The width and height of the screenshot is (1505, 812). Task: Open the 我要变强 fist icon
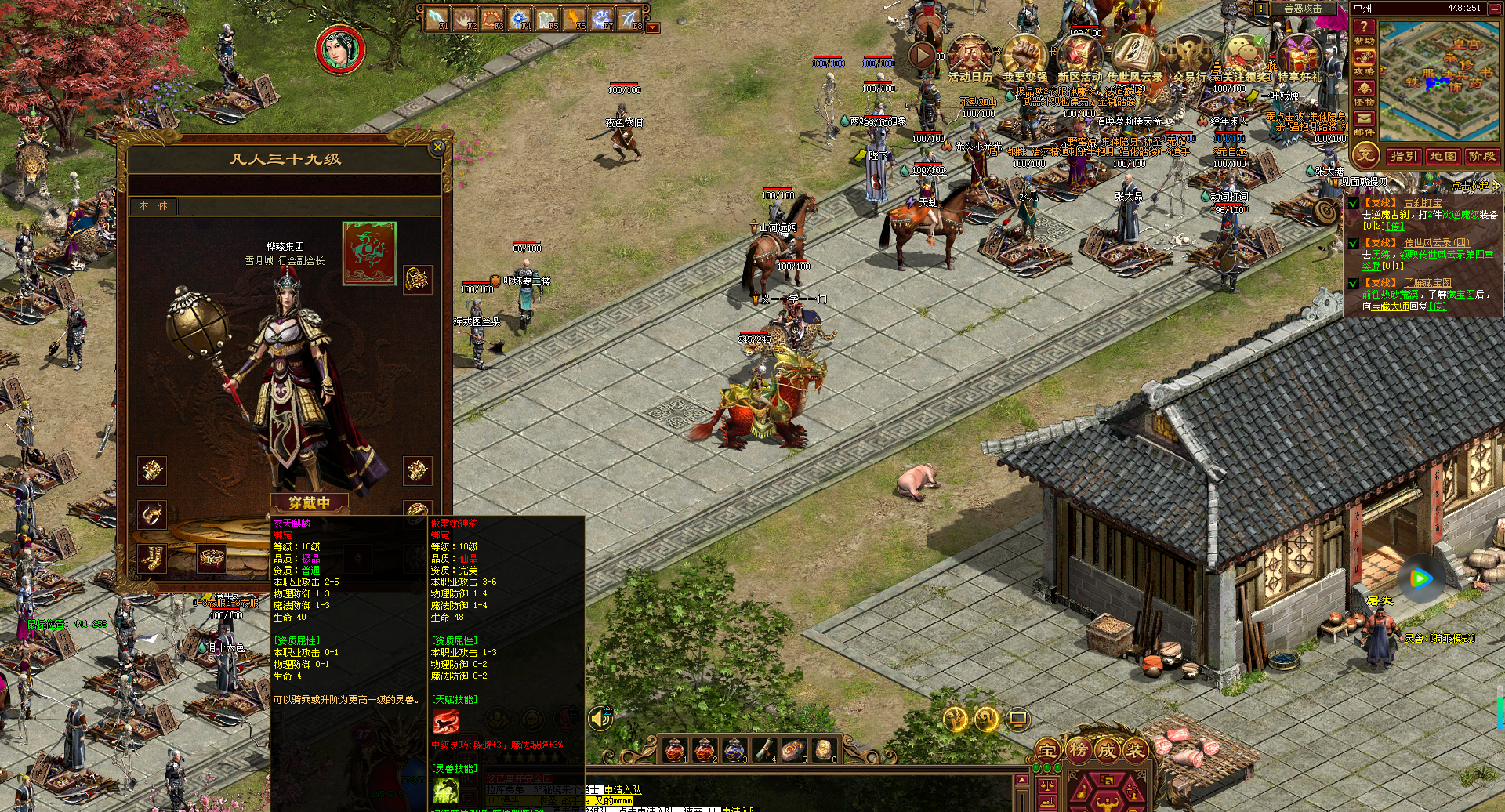pyautogui.click(x=1024, y=57)
